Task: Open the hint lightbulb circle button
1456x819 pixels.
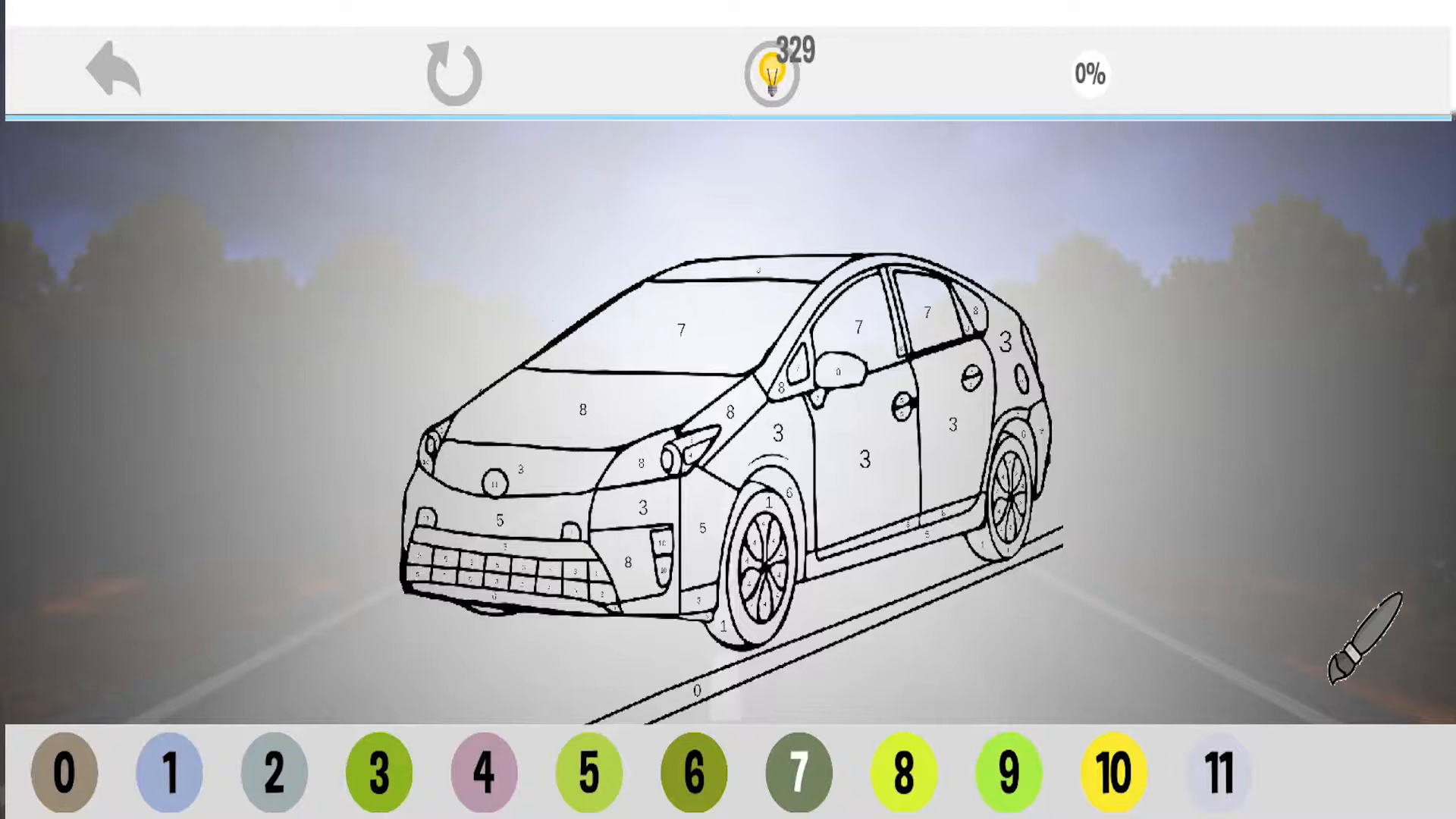Action: [770, 74]
